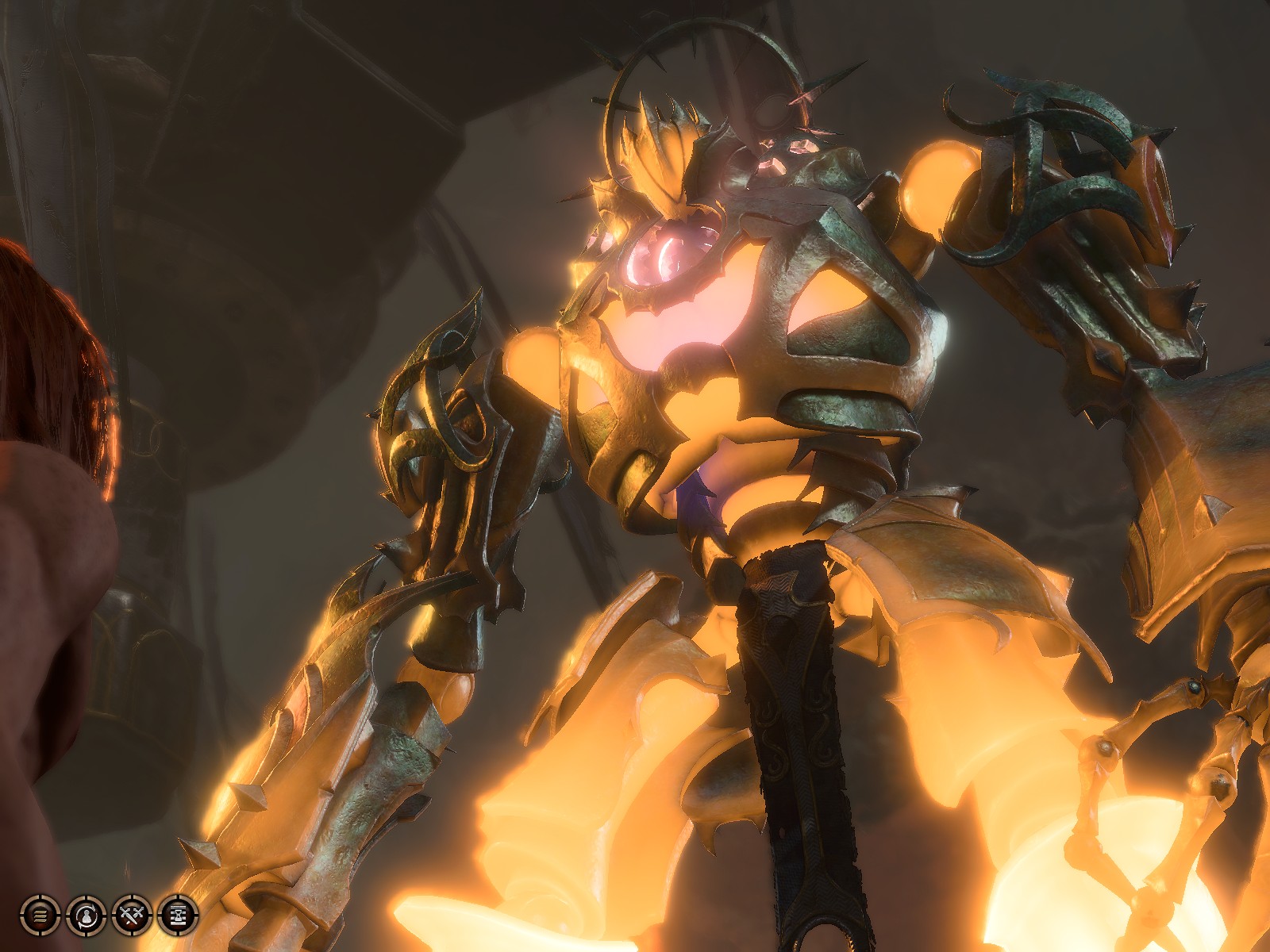Open the hourglass history log icon
The height and width of the screenshot is (952, 1270).
178,916
